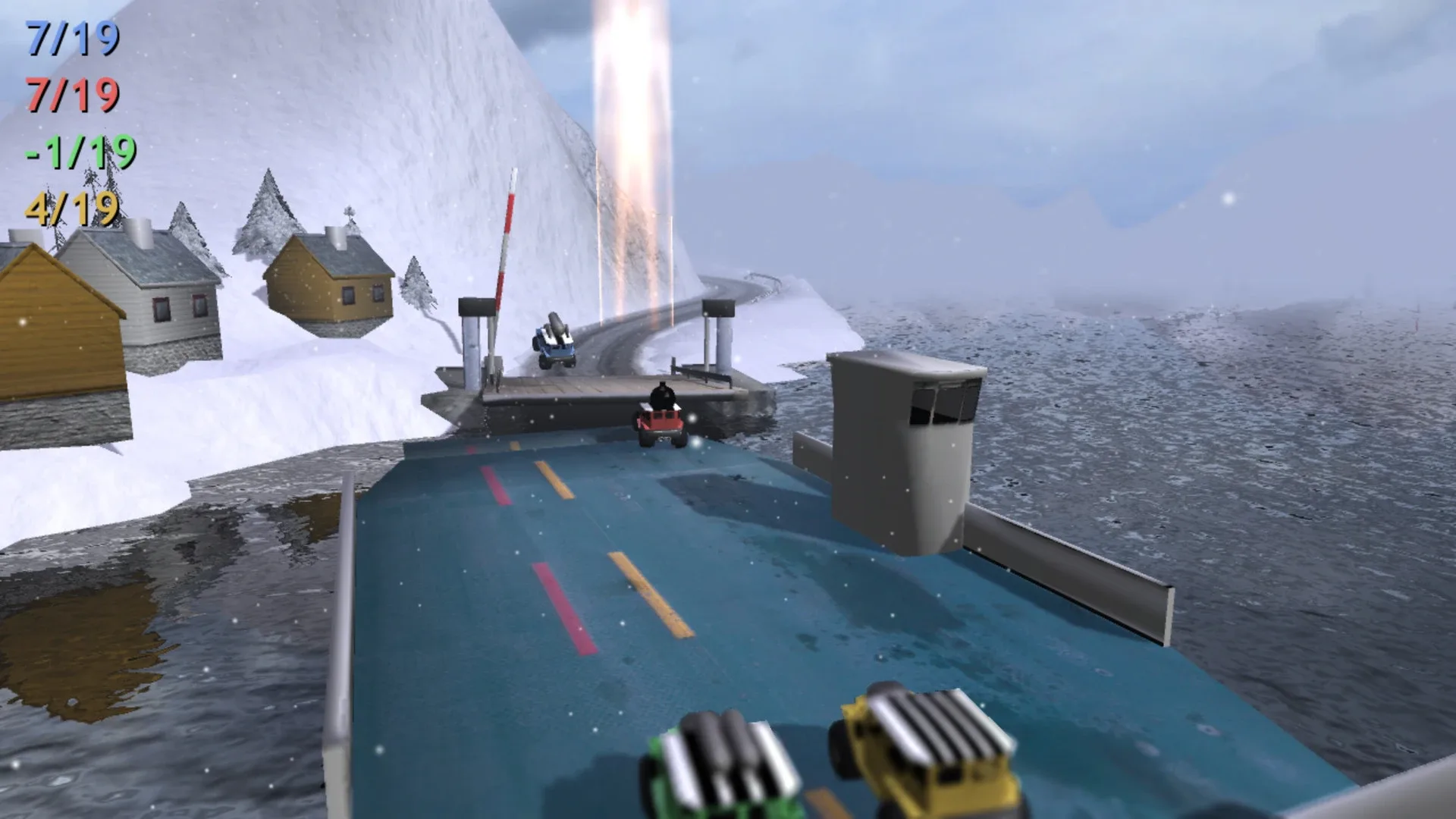Image resolution: width=1456 pixels, height=819 pixels.
Task: Click the yellow 4/19 score counter
Action: tap(72, 209)
